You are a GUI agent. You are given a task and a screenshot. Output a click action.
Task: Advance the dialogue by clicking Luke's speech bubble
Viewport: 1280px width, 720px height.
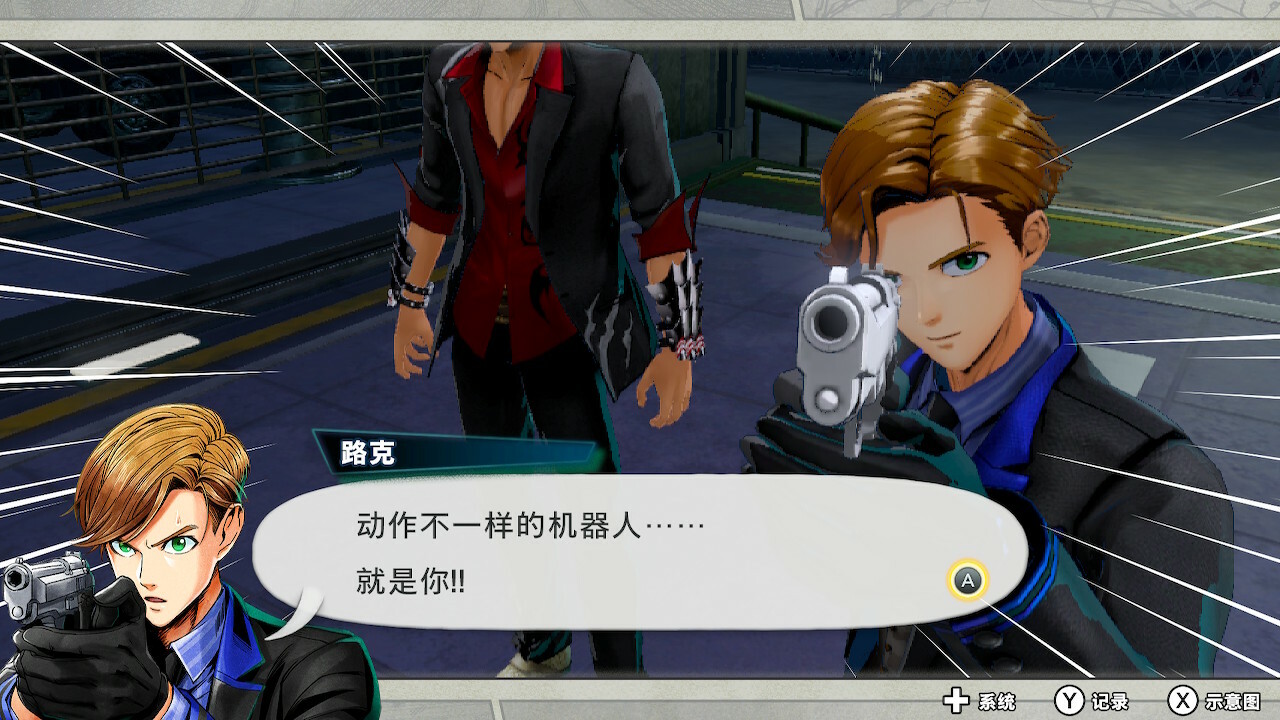(640, 552)
